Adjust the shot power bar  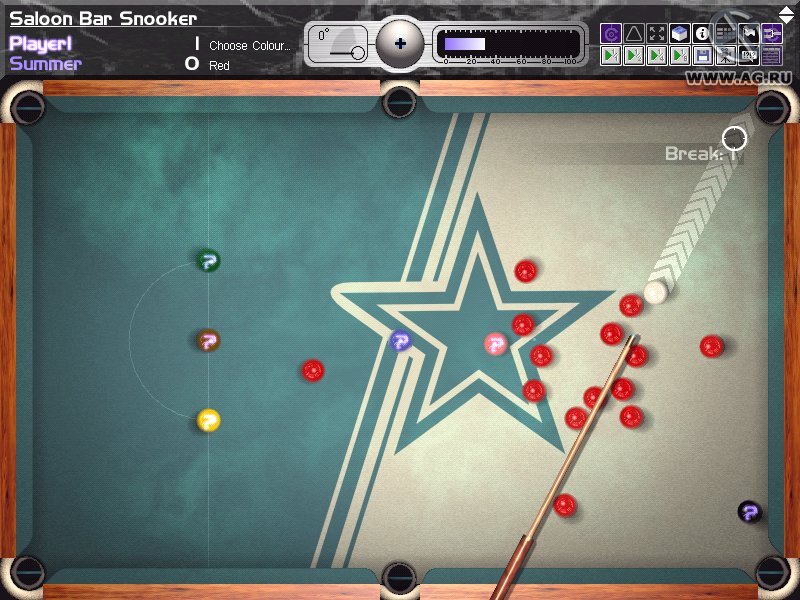(508, 44)
